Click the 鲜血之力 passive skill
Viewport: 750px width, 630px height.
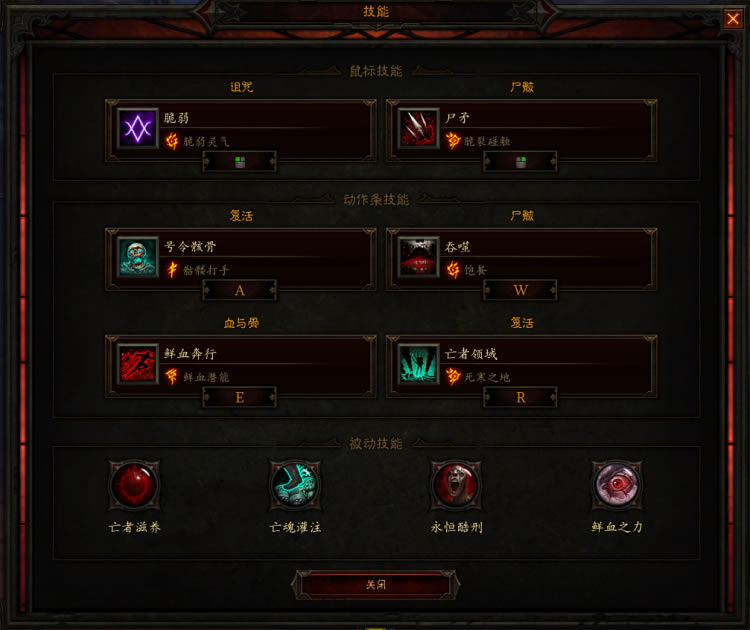pos(616,486)
